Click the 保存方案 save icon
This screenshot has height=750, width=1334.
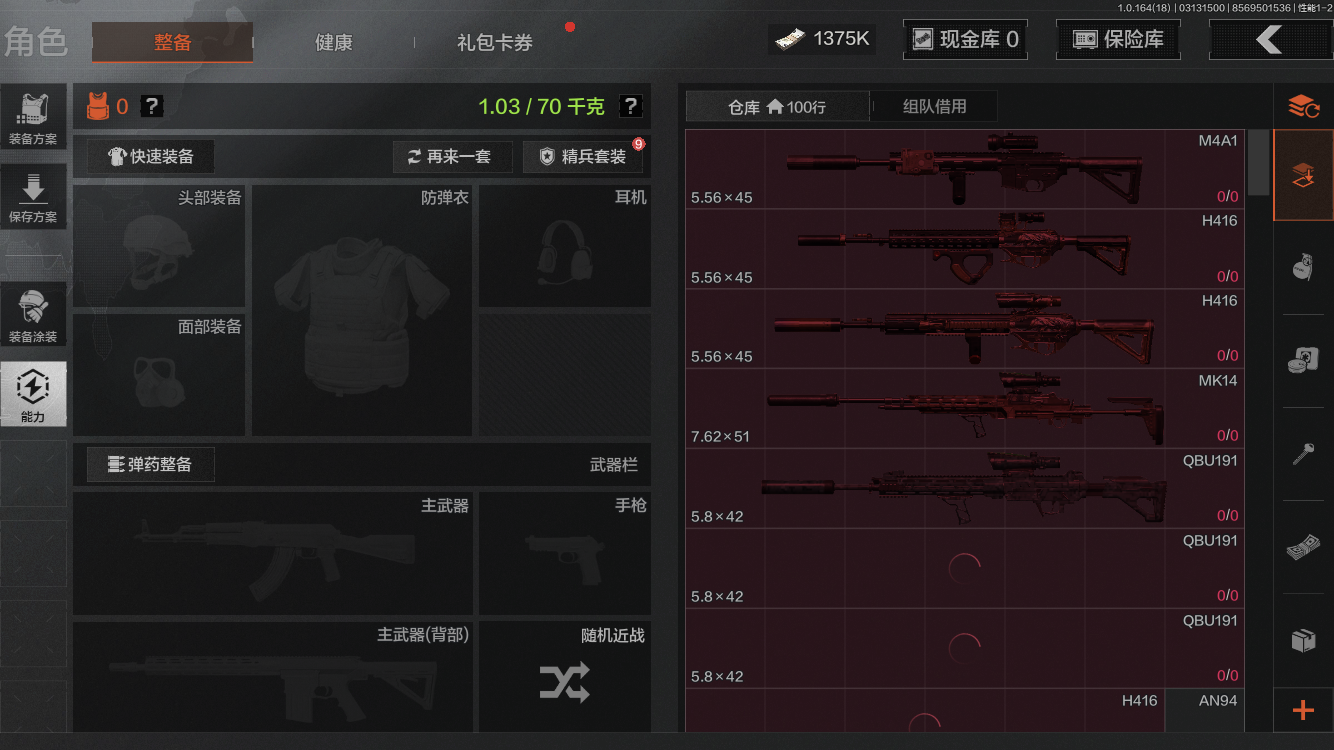point(34,195)
